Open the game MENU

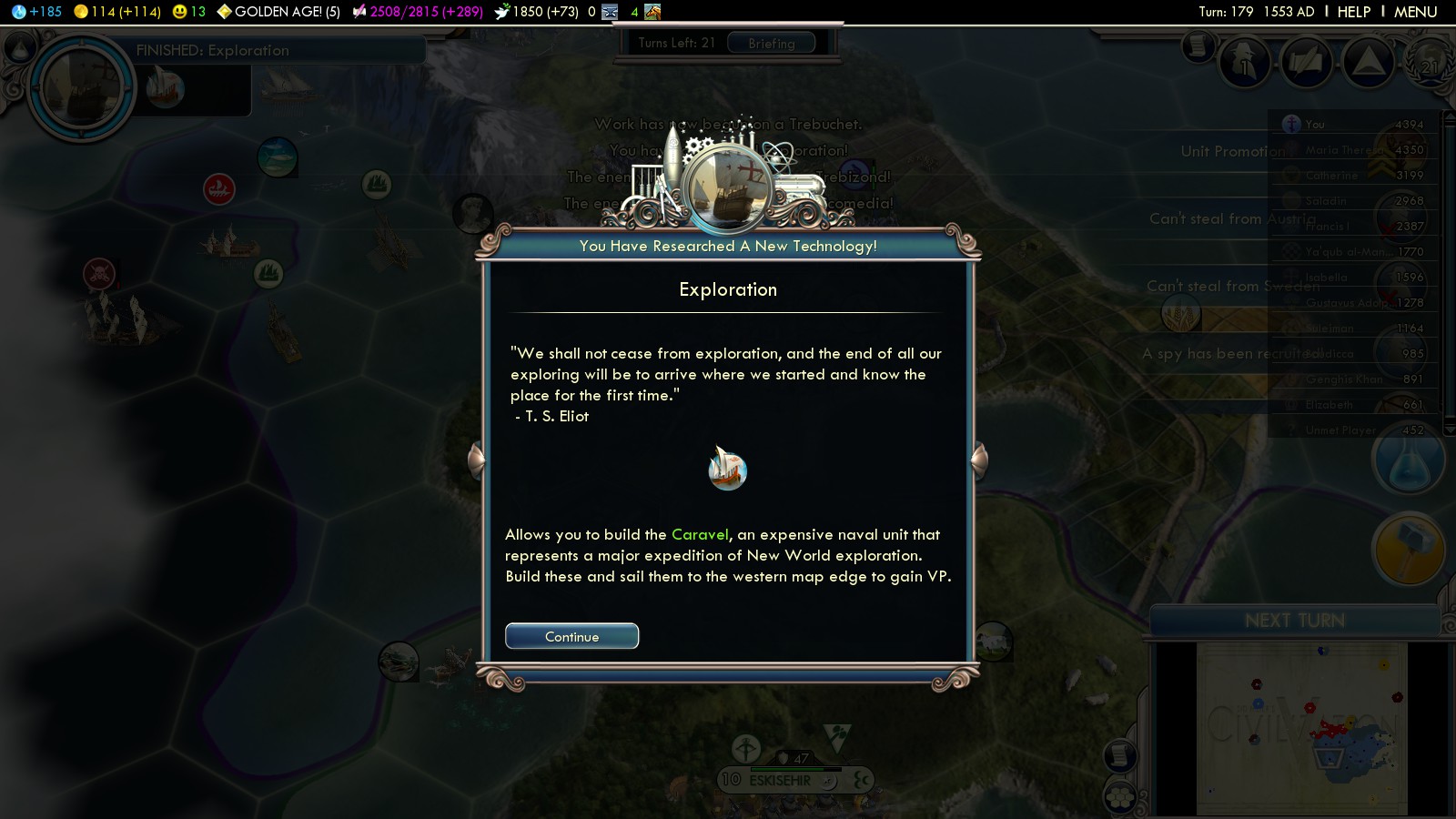tap(1415, 12)
